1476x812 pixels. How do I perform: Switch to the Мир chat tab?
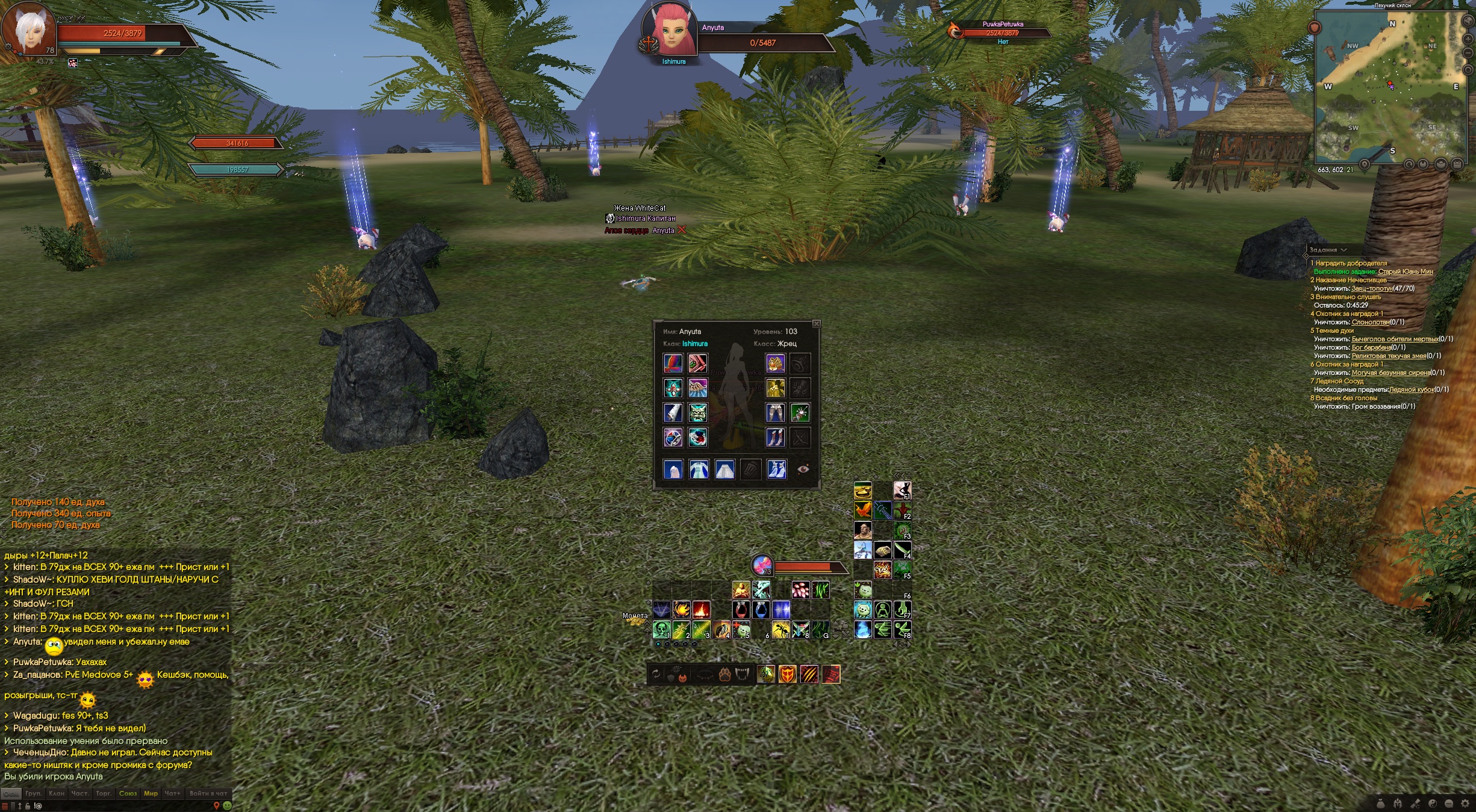pyautogui.click(x=151, y=793)
